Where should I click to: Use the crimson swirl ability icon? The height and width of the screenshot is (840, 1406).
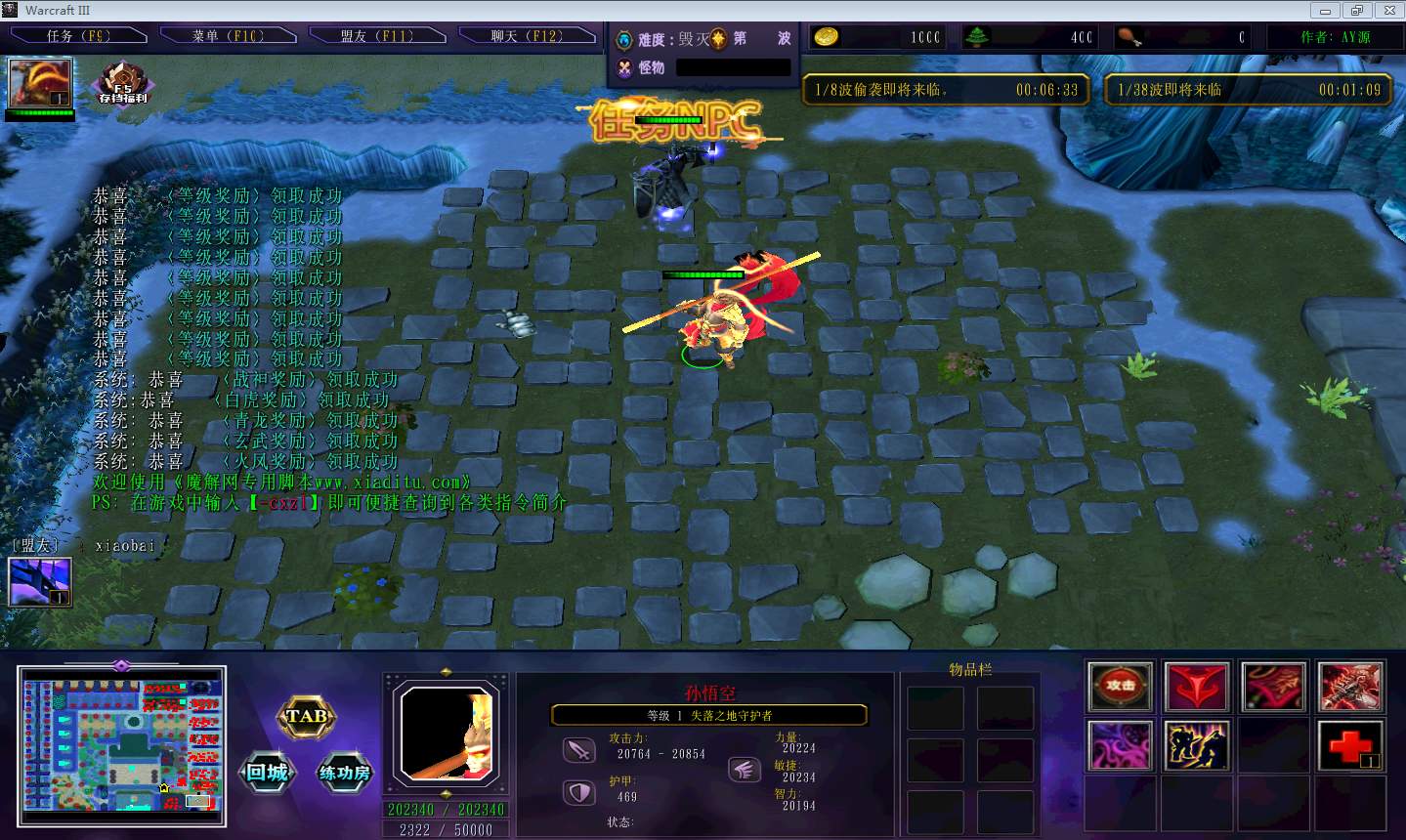(x=1272, y=686)
